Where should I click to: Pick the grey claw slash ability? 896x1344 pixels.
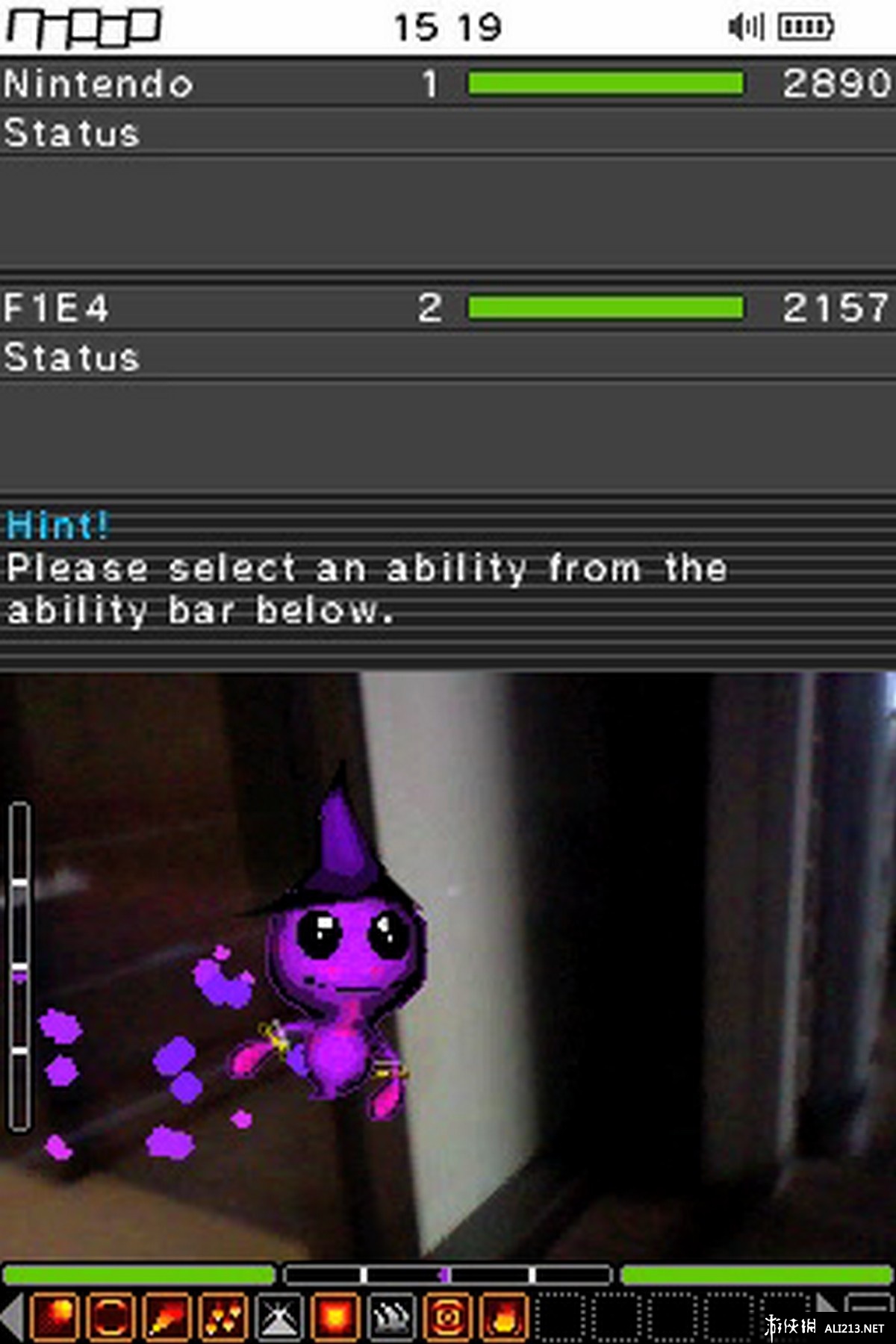(x=391, y=1316)
